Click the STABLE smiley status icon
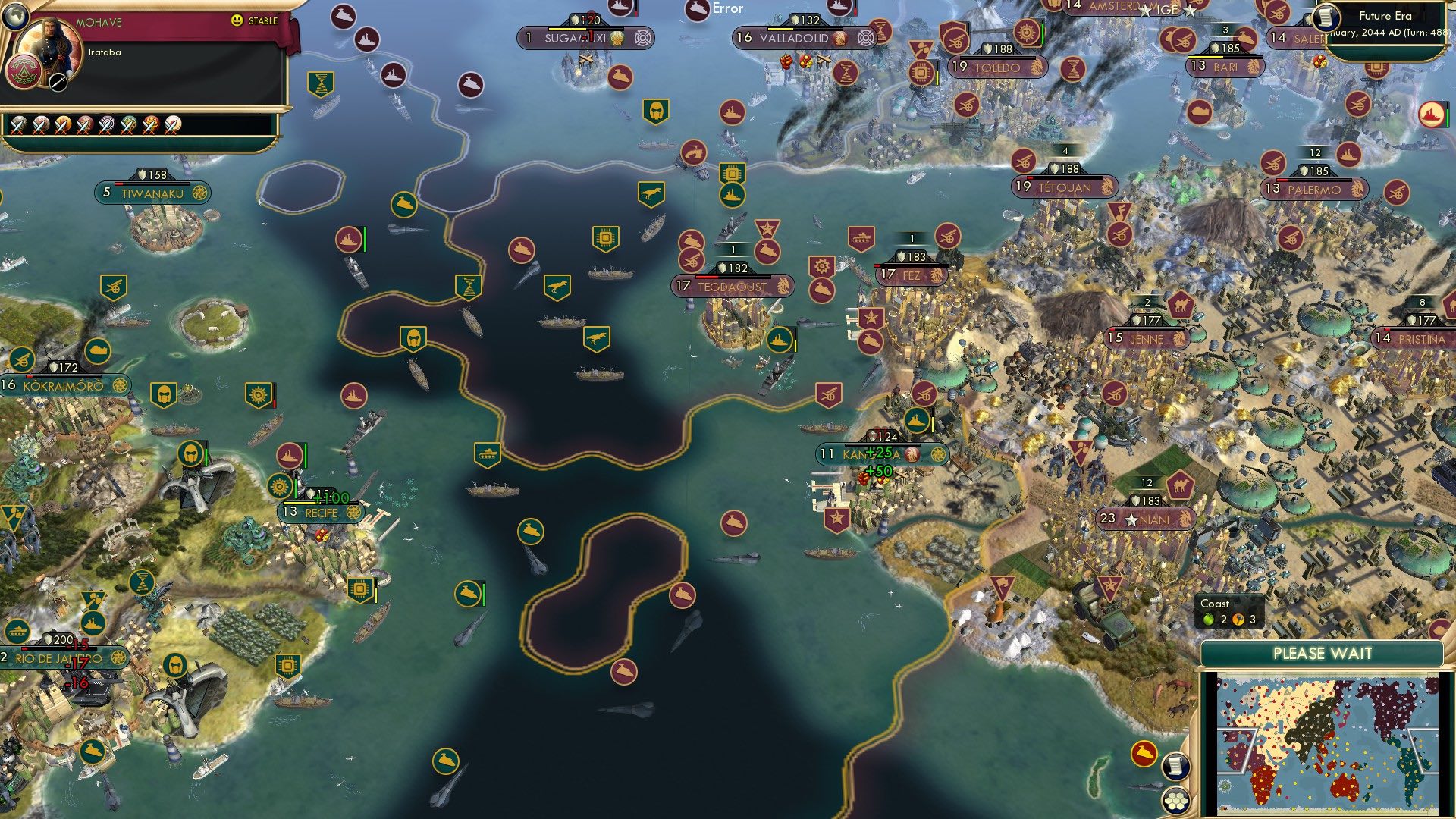This screenshot has height=819, width=1456. point(236,20)
